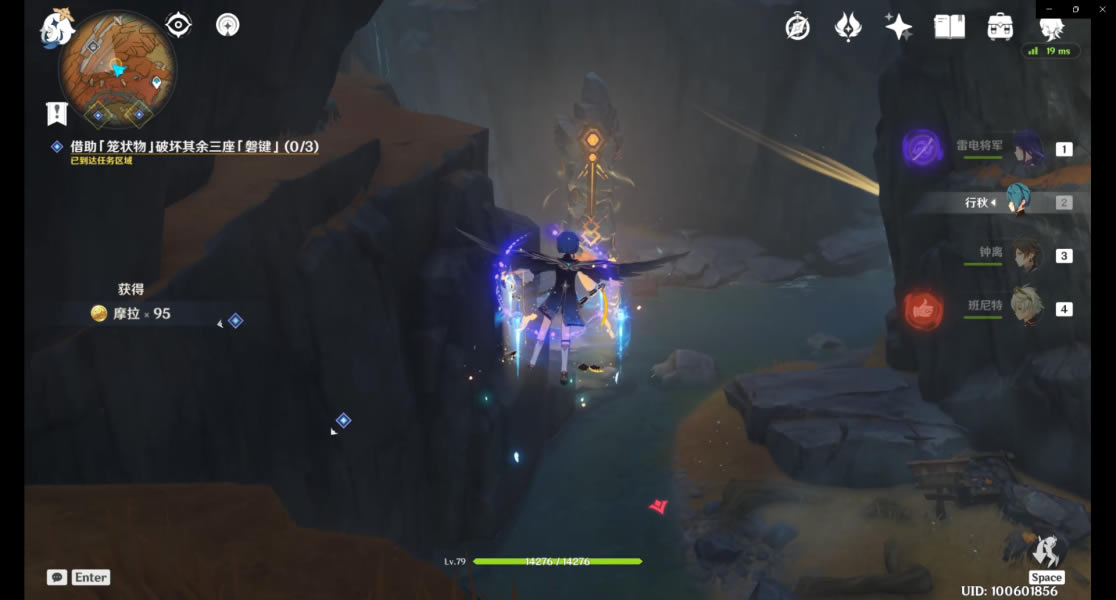The width and height of the screenshot is (1116, 600).
Task: Open the winged battle pass icon
Action: click(848, 27)
